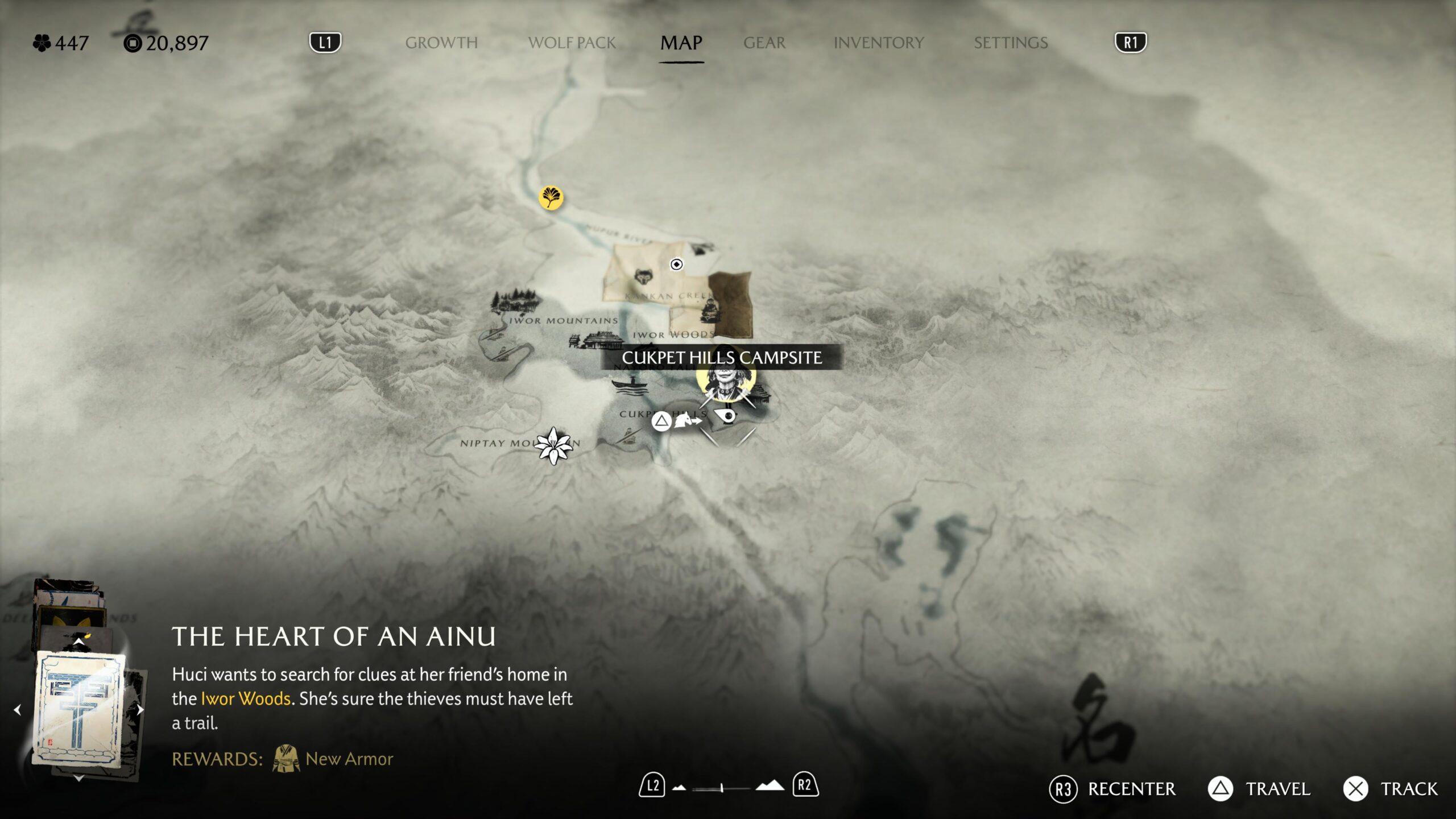Switch to the Settings tab
The height and width of the screenshot is (819, 1456).
click(x=1010, y=43)
